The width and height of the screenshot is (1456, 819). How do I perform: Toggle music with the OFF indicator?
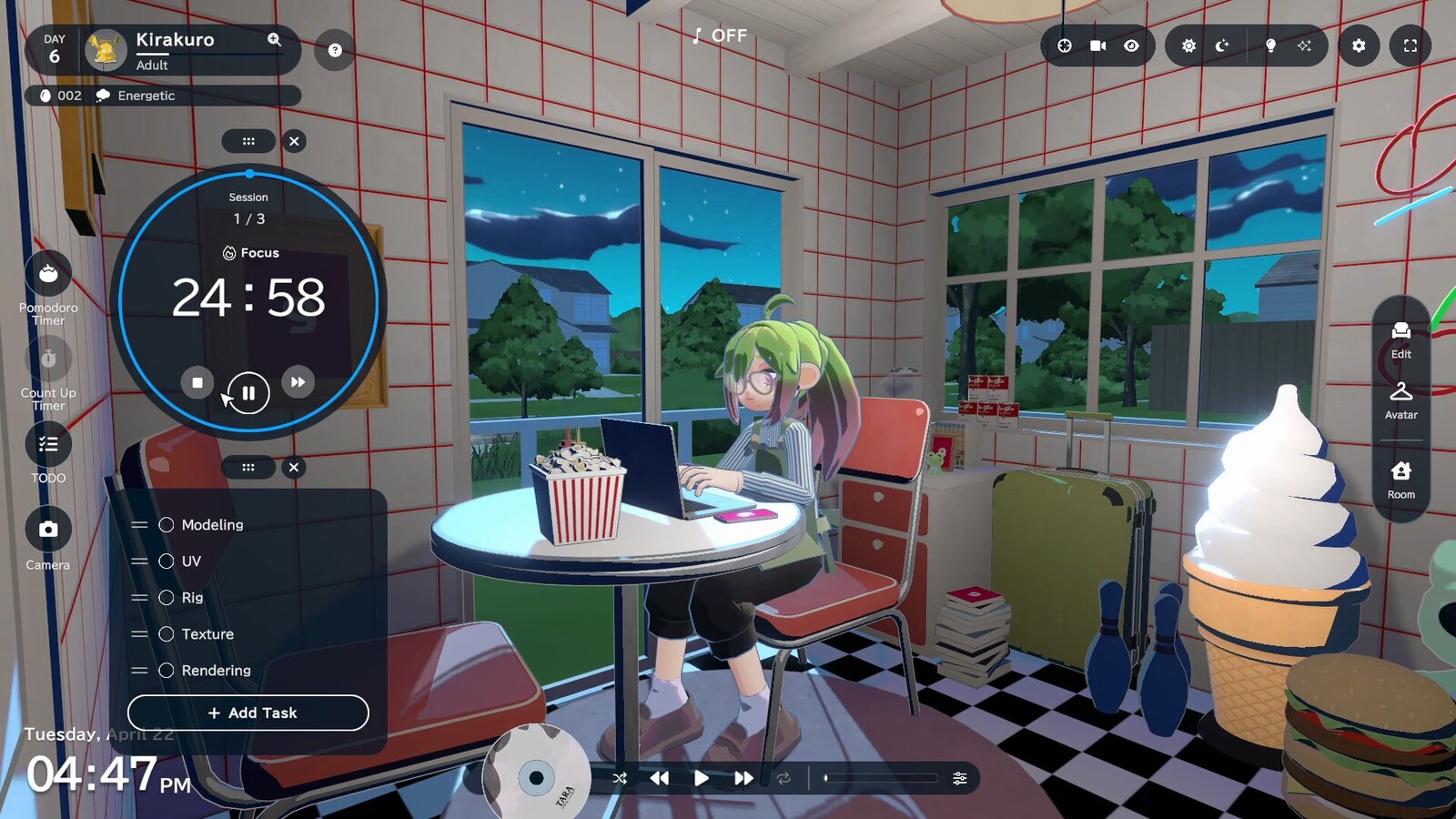719,36
